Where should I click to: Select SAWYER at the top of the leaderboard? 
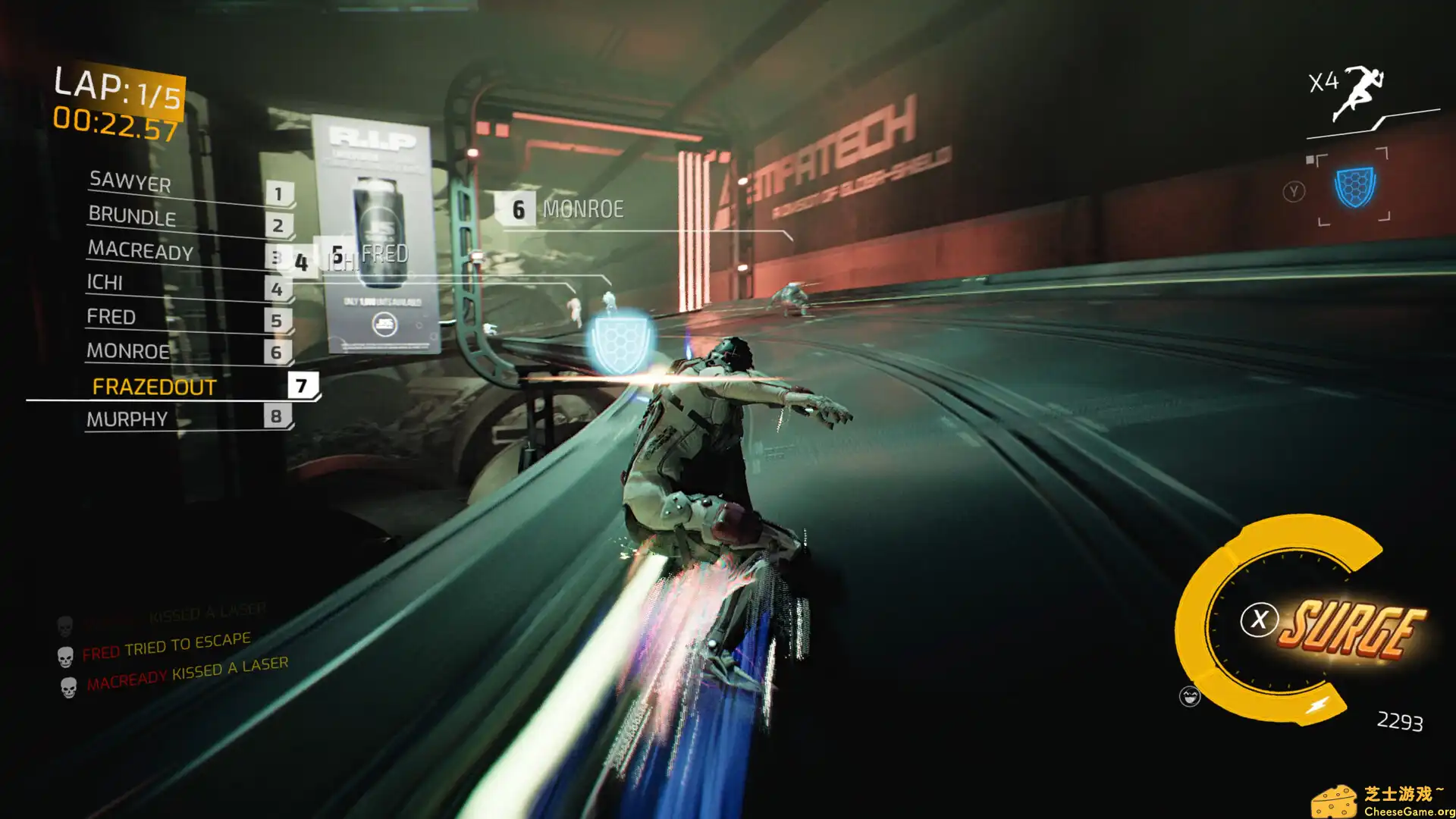pyautogui.click(x=130, y=184)
